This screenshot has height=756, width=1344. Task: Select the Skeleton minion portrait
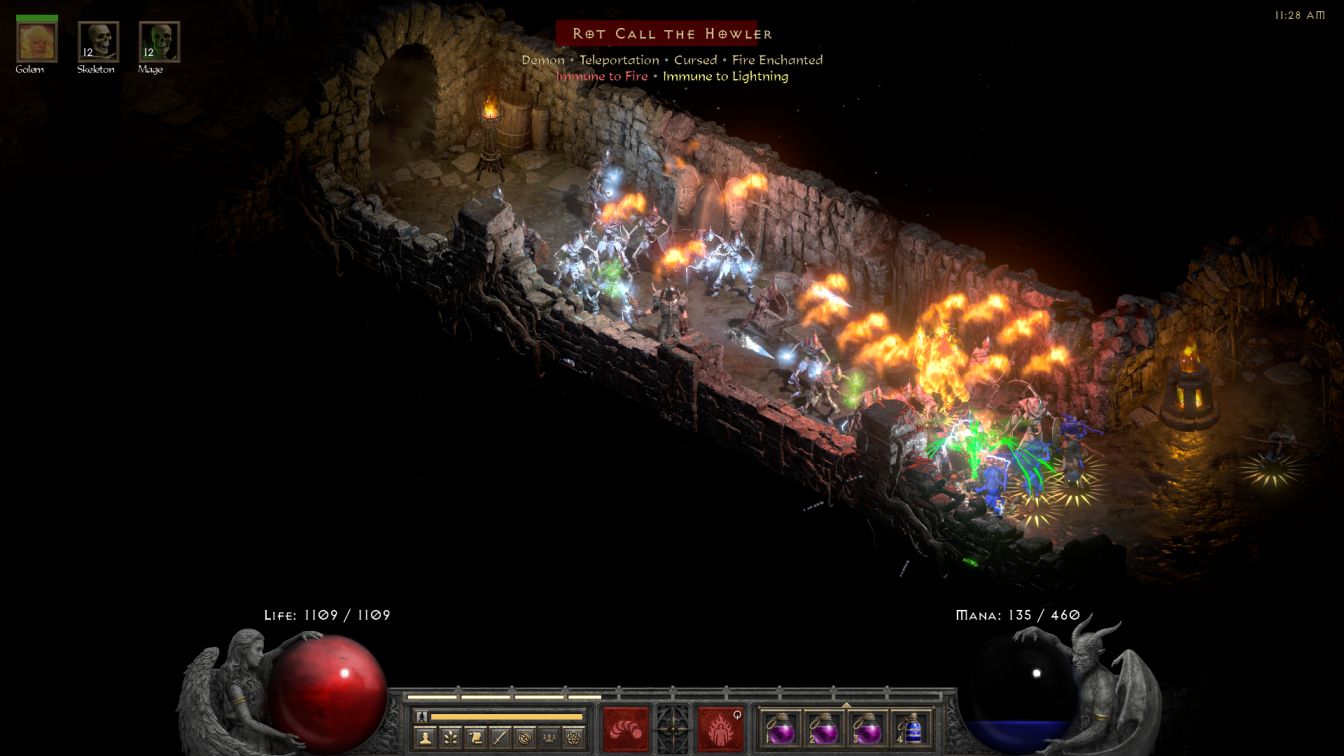click(98, 41)
